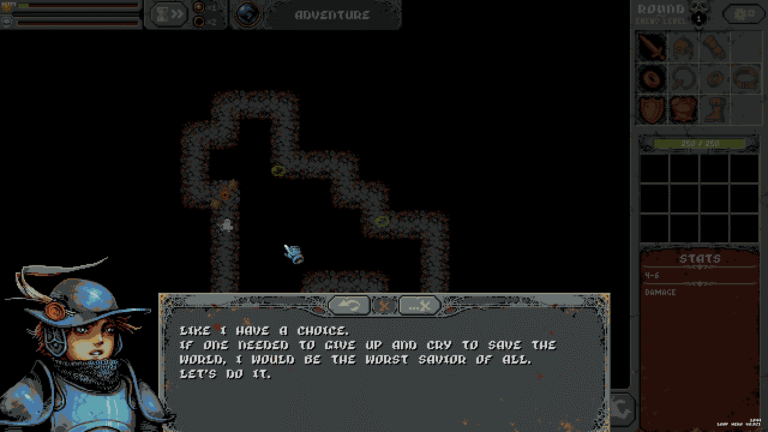Click the retreat arrow button beside the dialogue
The image size is (768, 432).
[622, 407]
